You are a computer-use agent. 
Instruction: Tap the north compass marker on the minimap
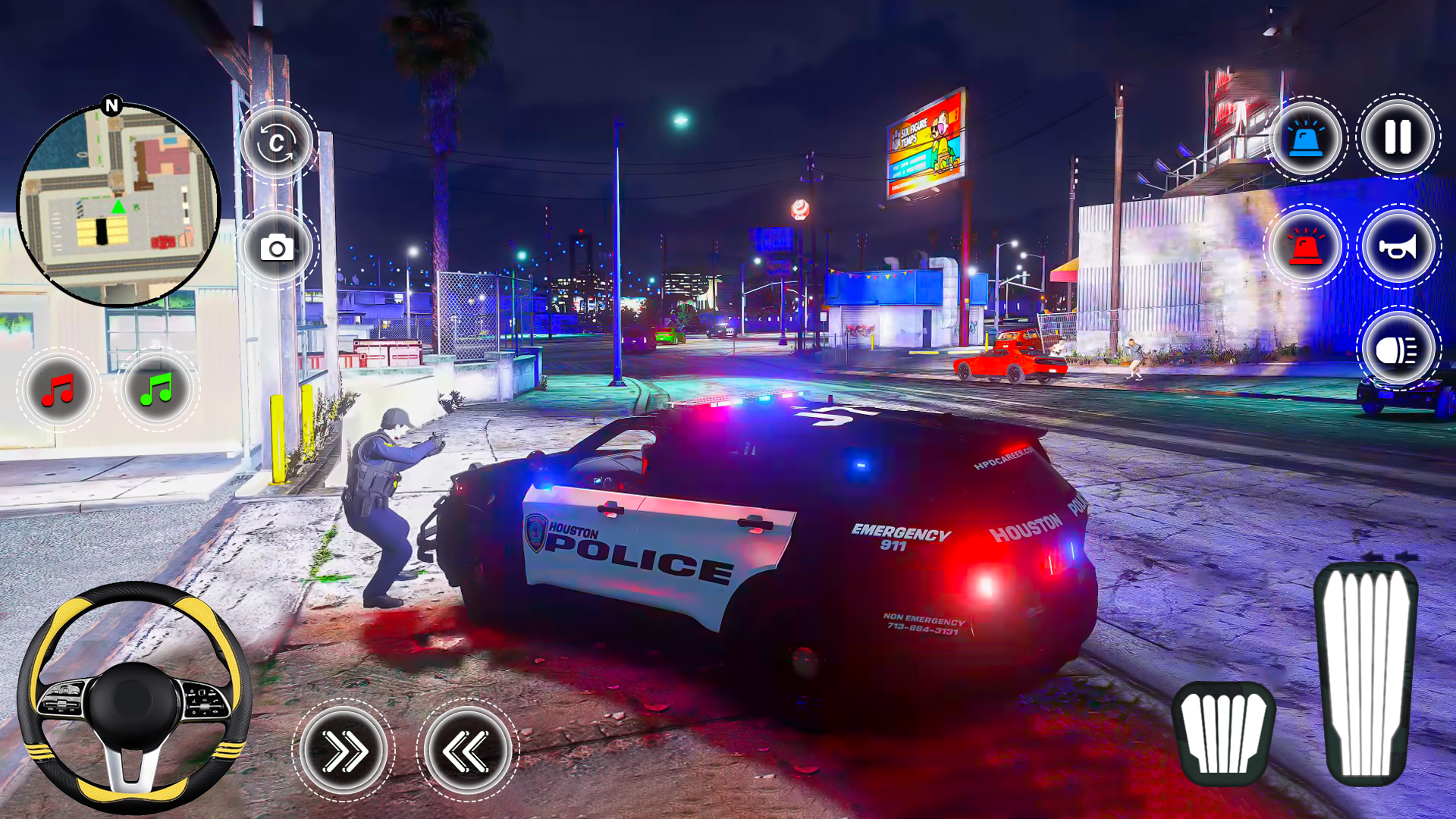(x=111, y=104)
